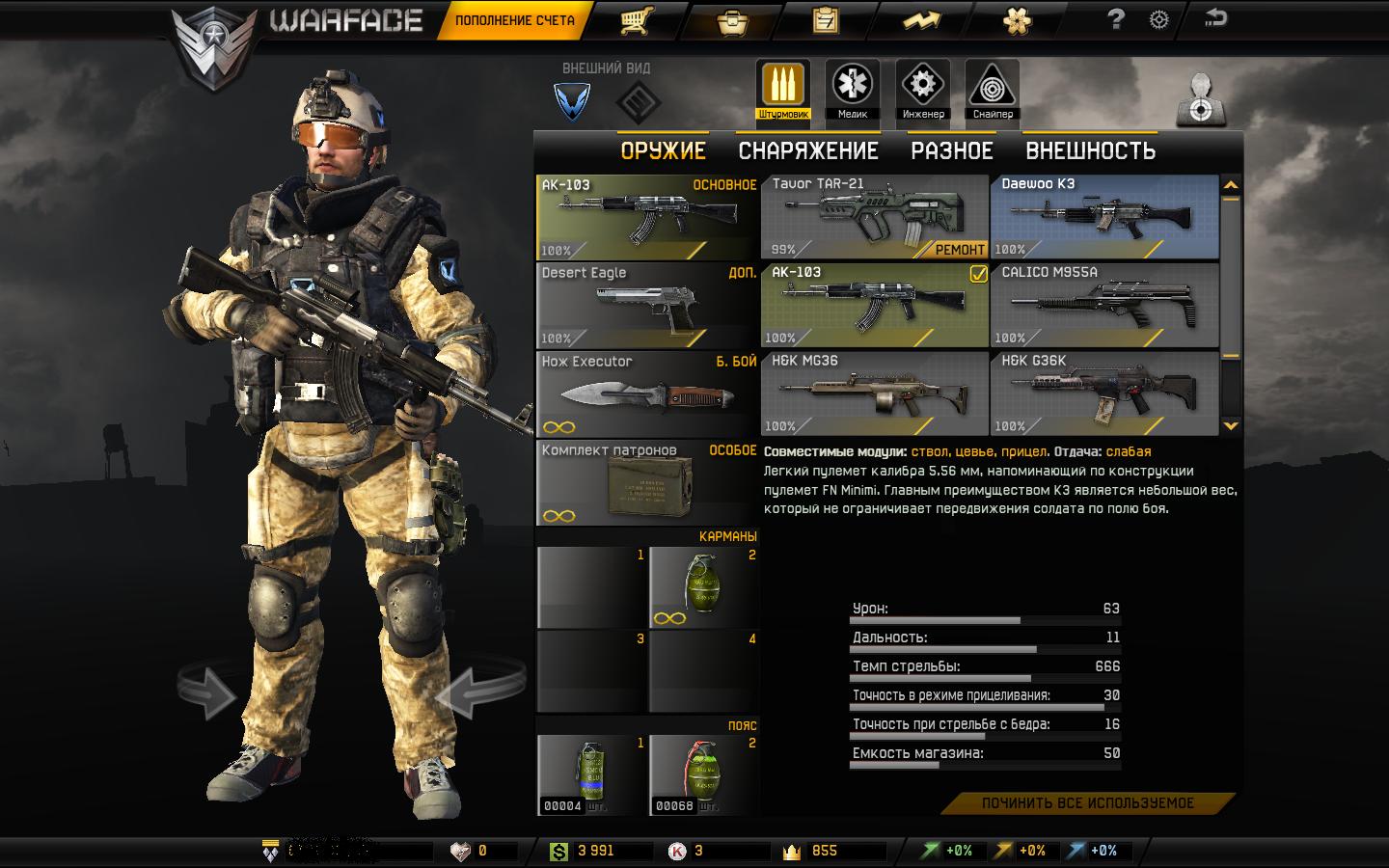Viewport: 1389px width, 868px height.
Task: Click the help question mark
Action: tap(1115, 19)
